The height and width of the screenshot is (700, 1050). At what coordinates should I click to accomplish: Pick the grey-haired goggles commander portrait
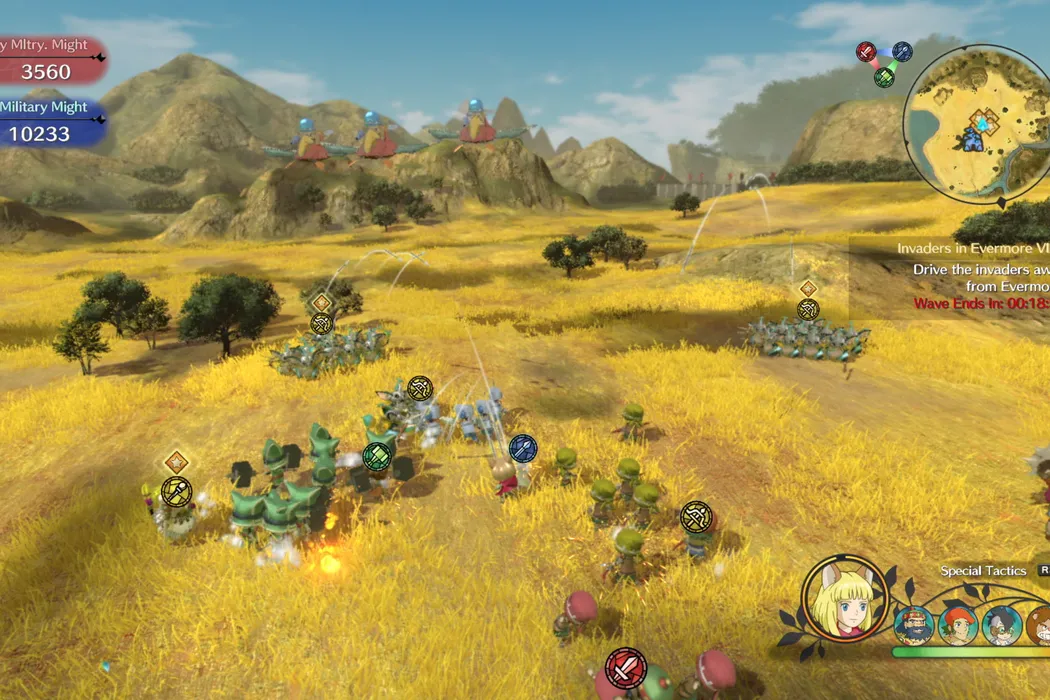click(1001, 625)
